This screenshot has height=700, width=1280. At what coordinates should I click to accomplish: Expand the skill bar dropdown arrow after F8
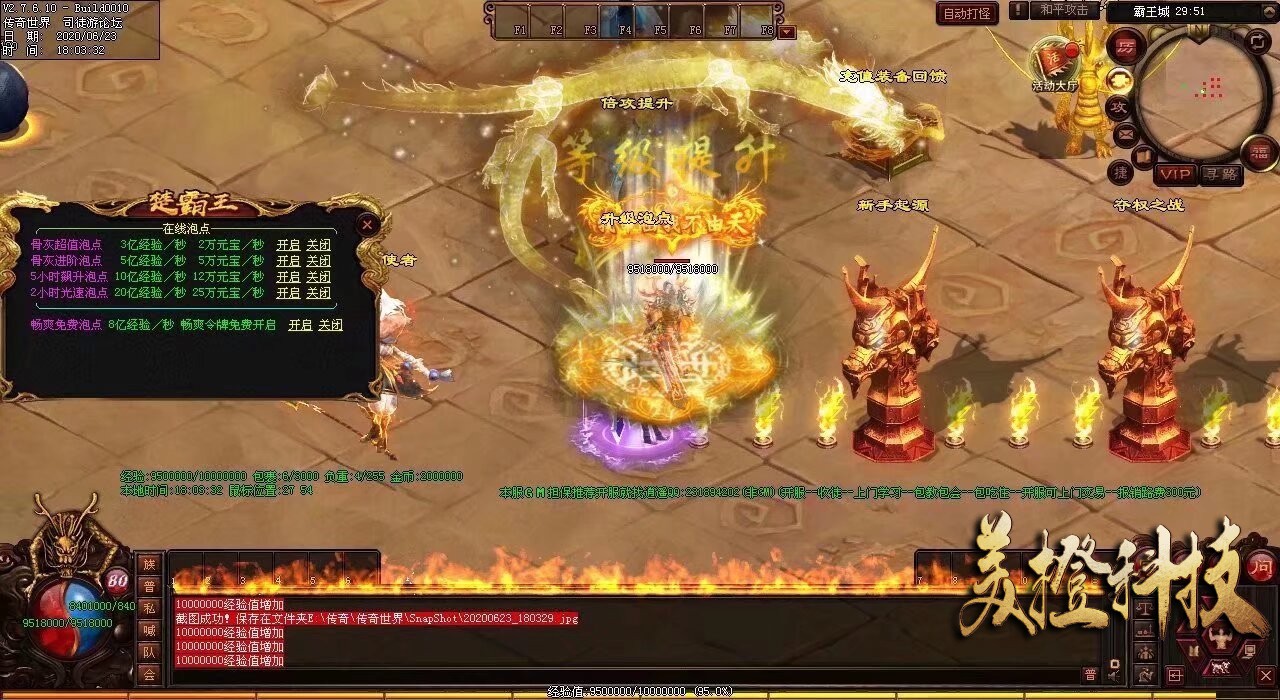click(786, 31)
